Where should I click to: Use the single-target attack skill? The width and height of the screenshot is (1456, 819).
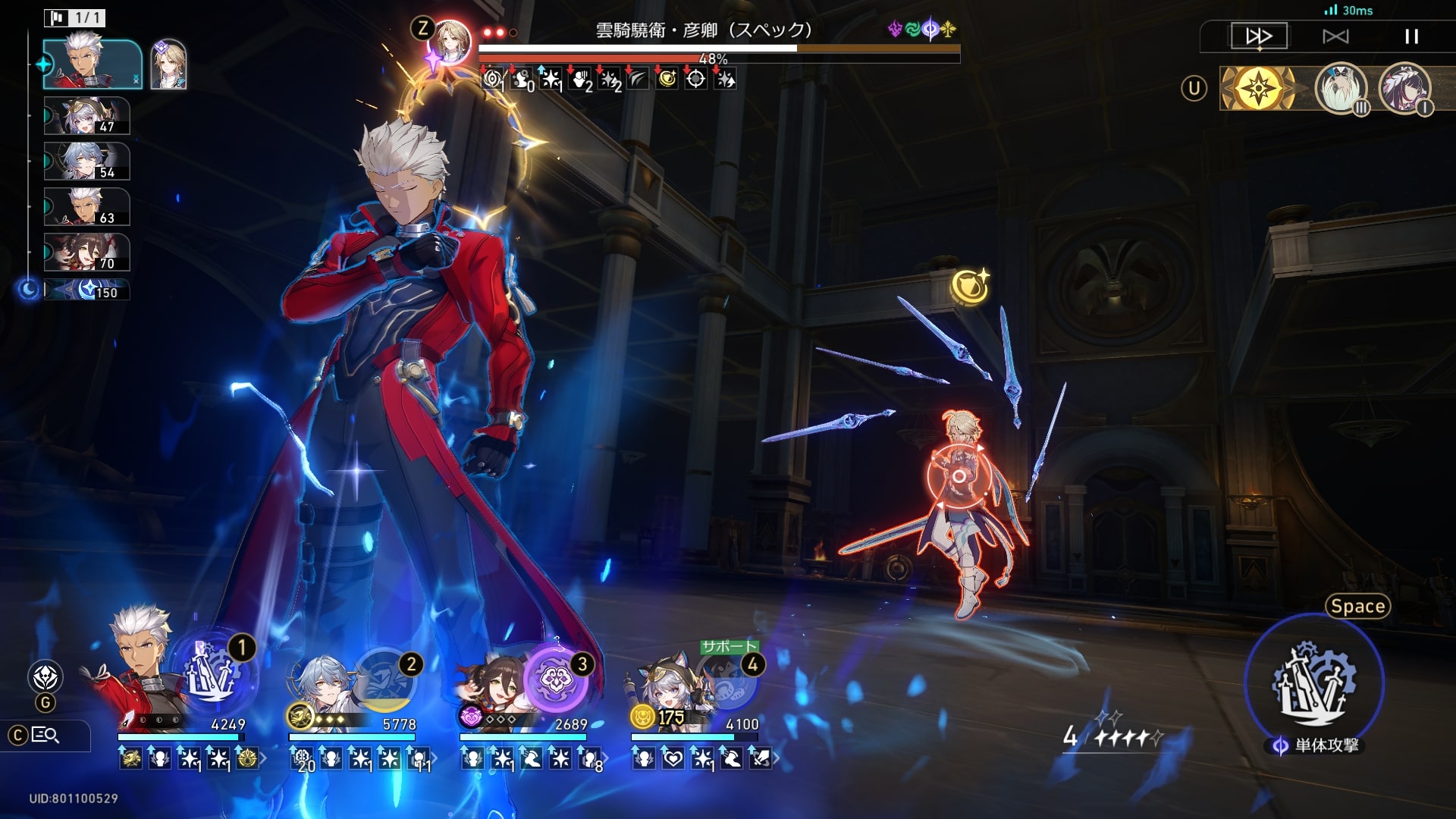coord(1314,682)
